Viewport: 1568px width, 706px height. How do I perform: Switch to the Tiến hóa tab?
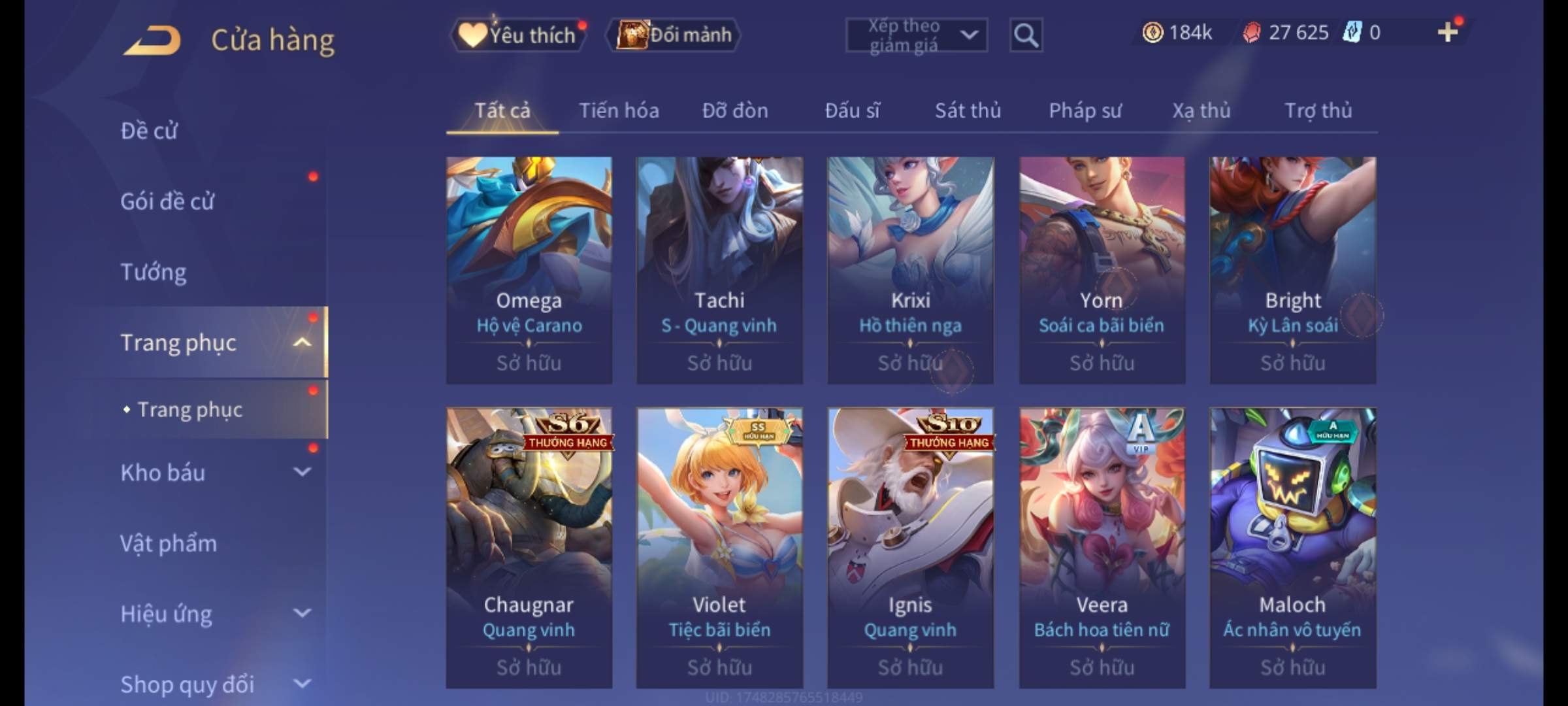pyautogui.click(x=619, y=110)
